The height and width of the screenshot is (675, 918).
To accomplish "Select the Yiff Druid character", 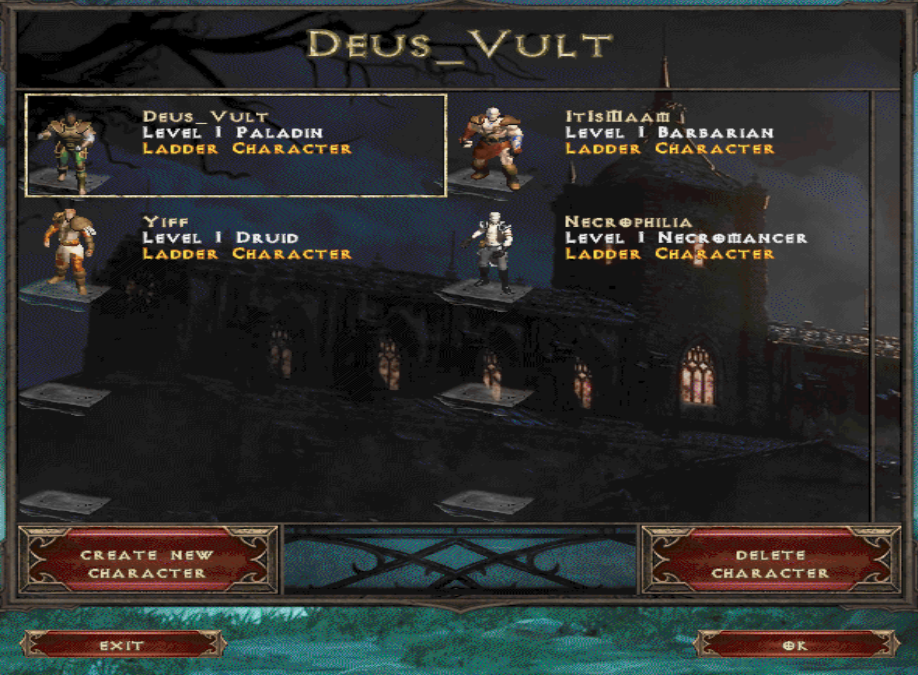I will [x=235, y=250].
